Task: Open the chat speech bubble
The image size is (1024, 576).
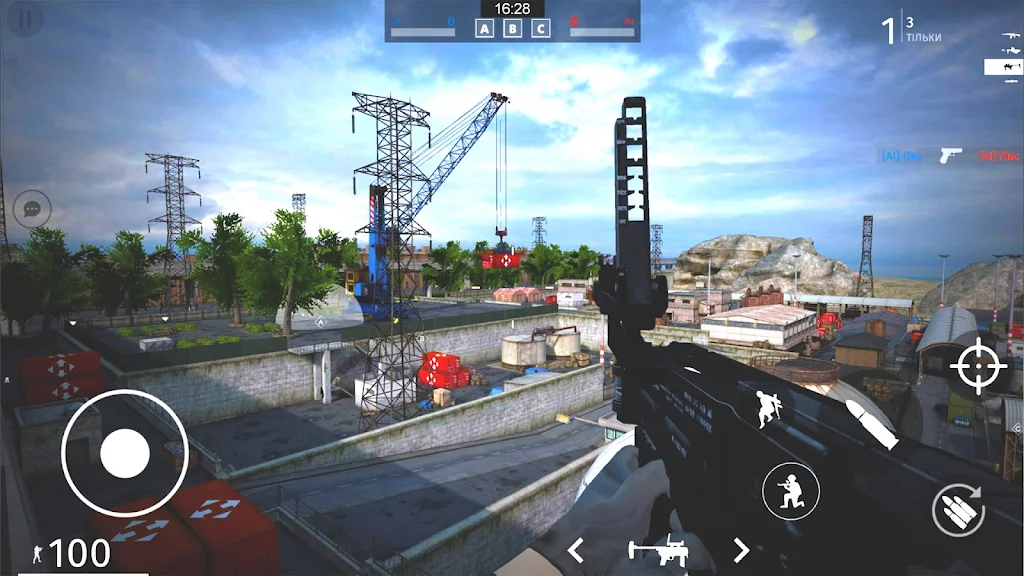Action: pos(32,210)
